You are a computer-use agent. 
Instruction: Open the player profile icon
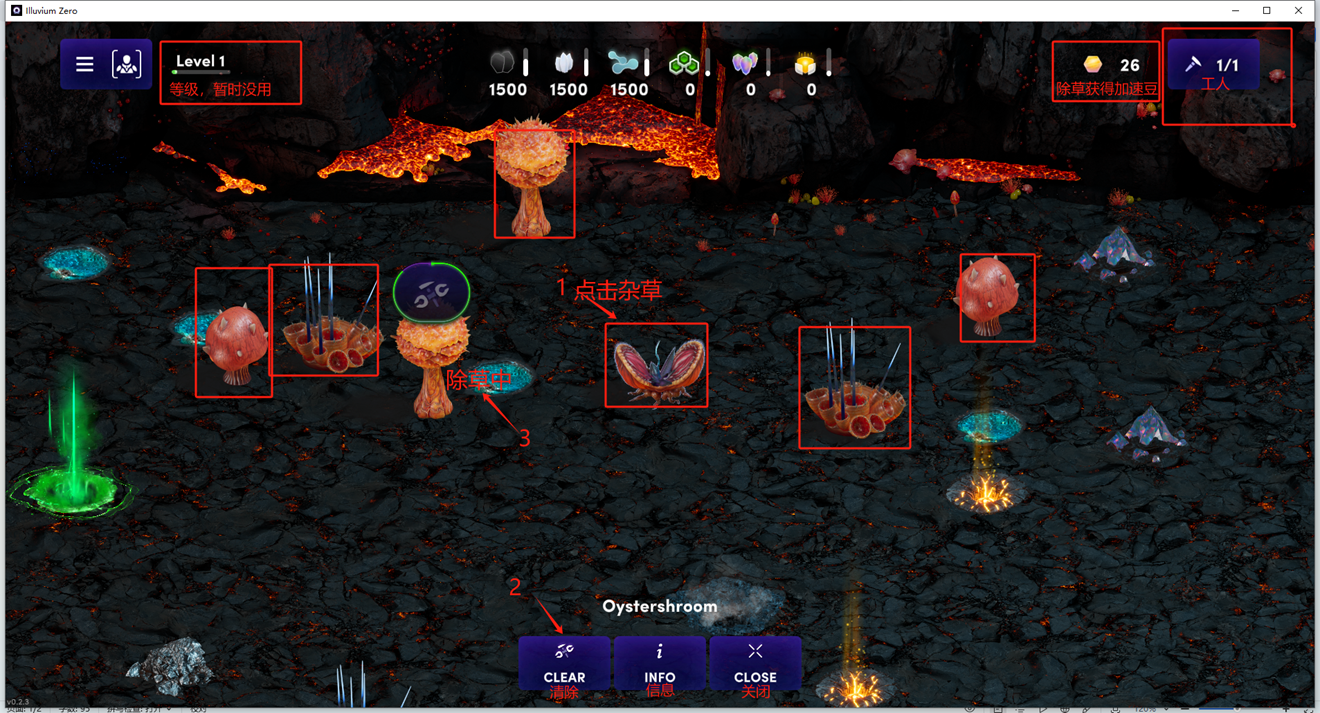coord(127,65)
